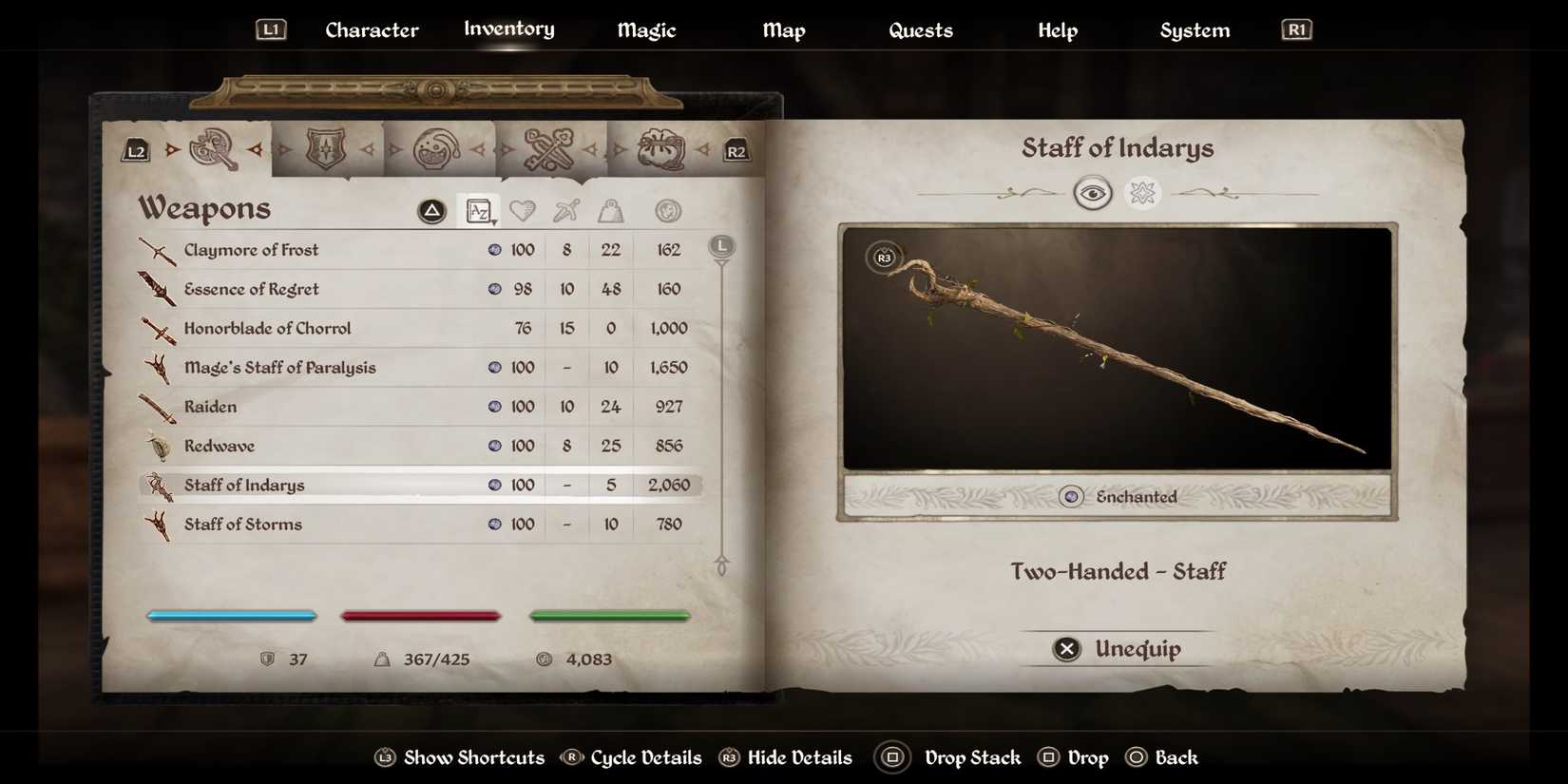Sort weapons by the gold coin value icon
1568x784 pixels.
tap(667, 210)
